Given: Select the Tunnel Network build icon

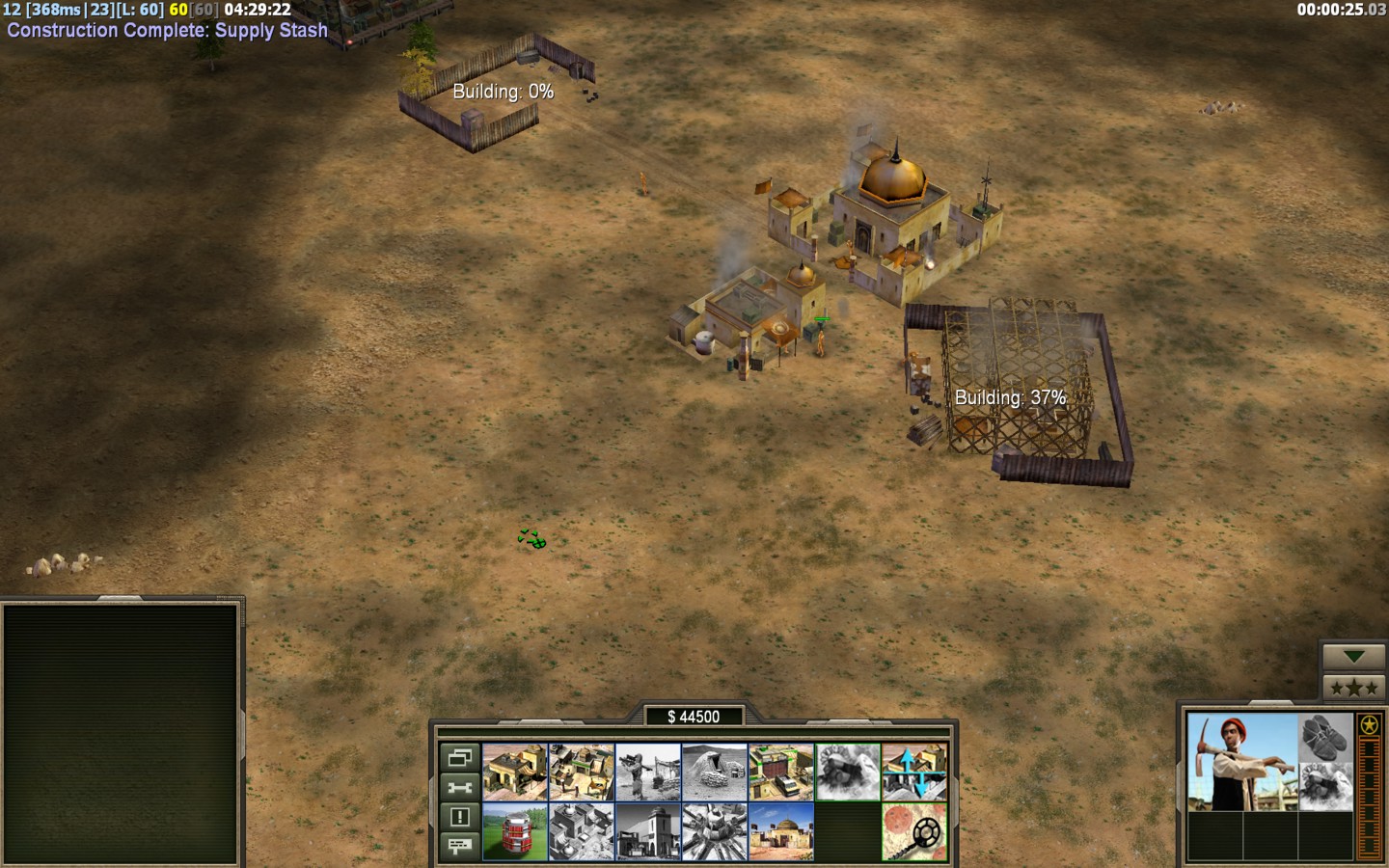Looking at the screenshot, I should point(714,772).
